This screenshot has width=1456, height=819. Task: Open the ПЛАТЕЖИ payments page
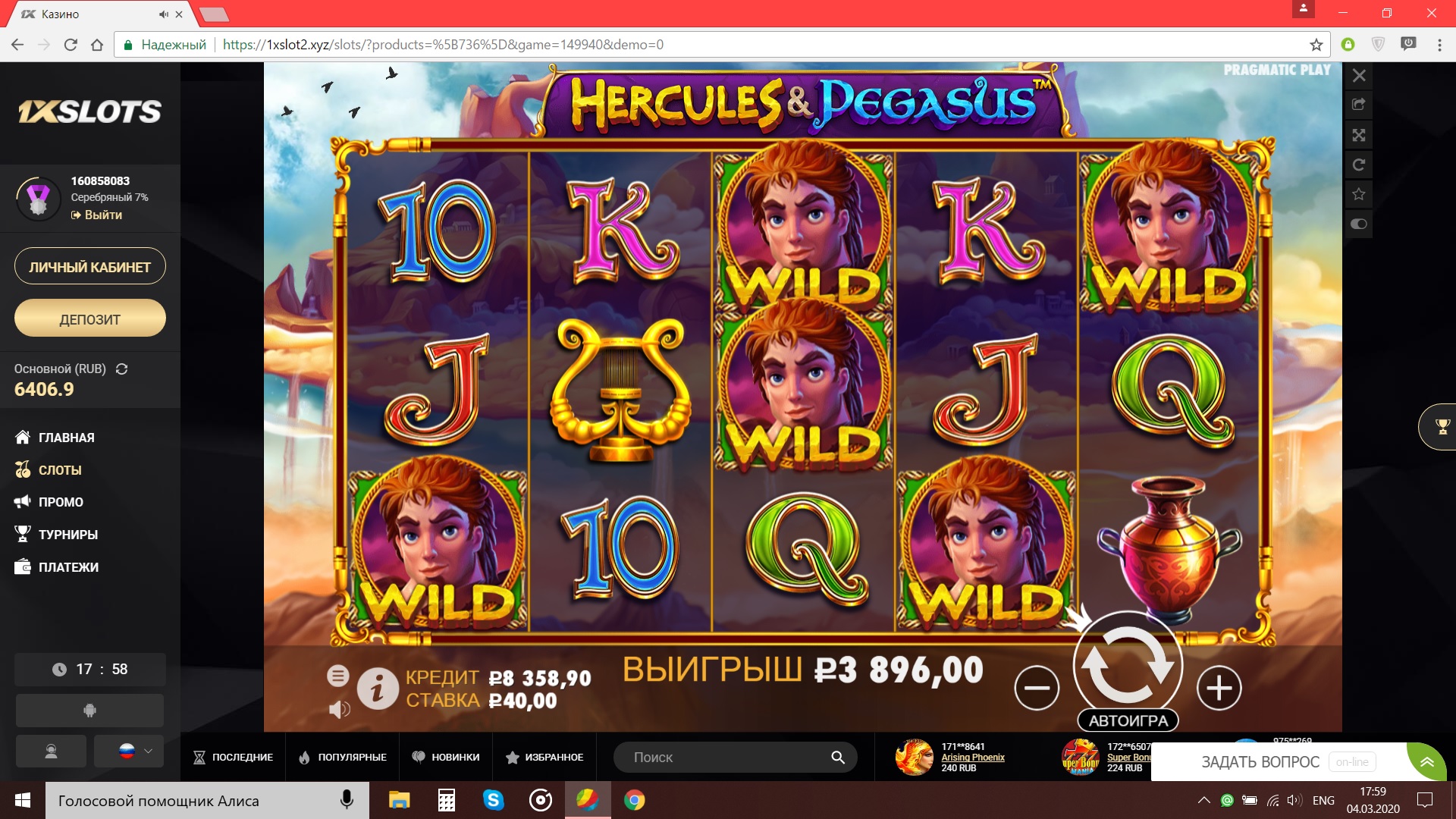click(67, 567)
